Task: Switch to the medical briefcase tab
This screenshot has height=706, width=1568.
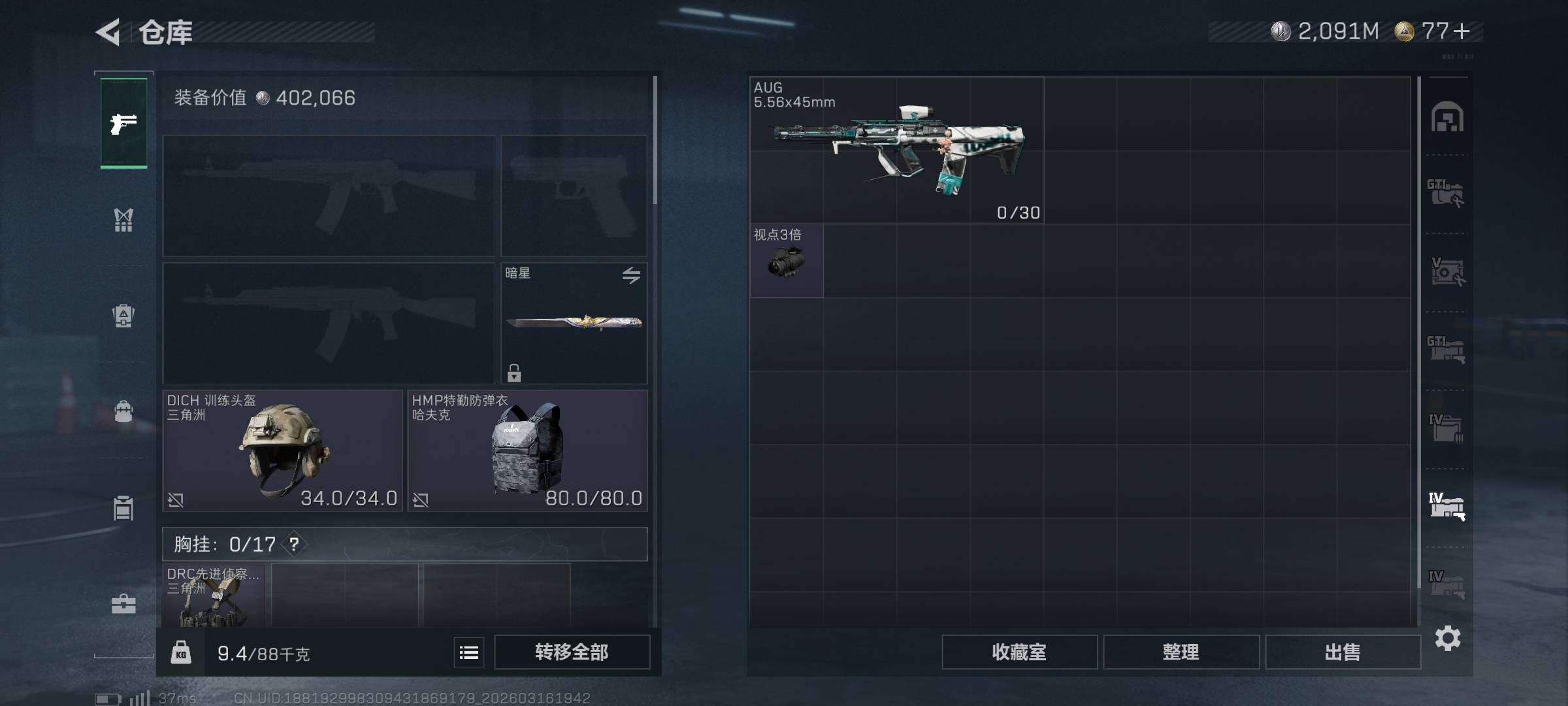Action: coord(123,603)
